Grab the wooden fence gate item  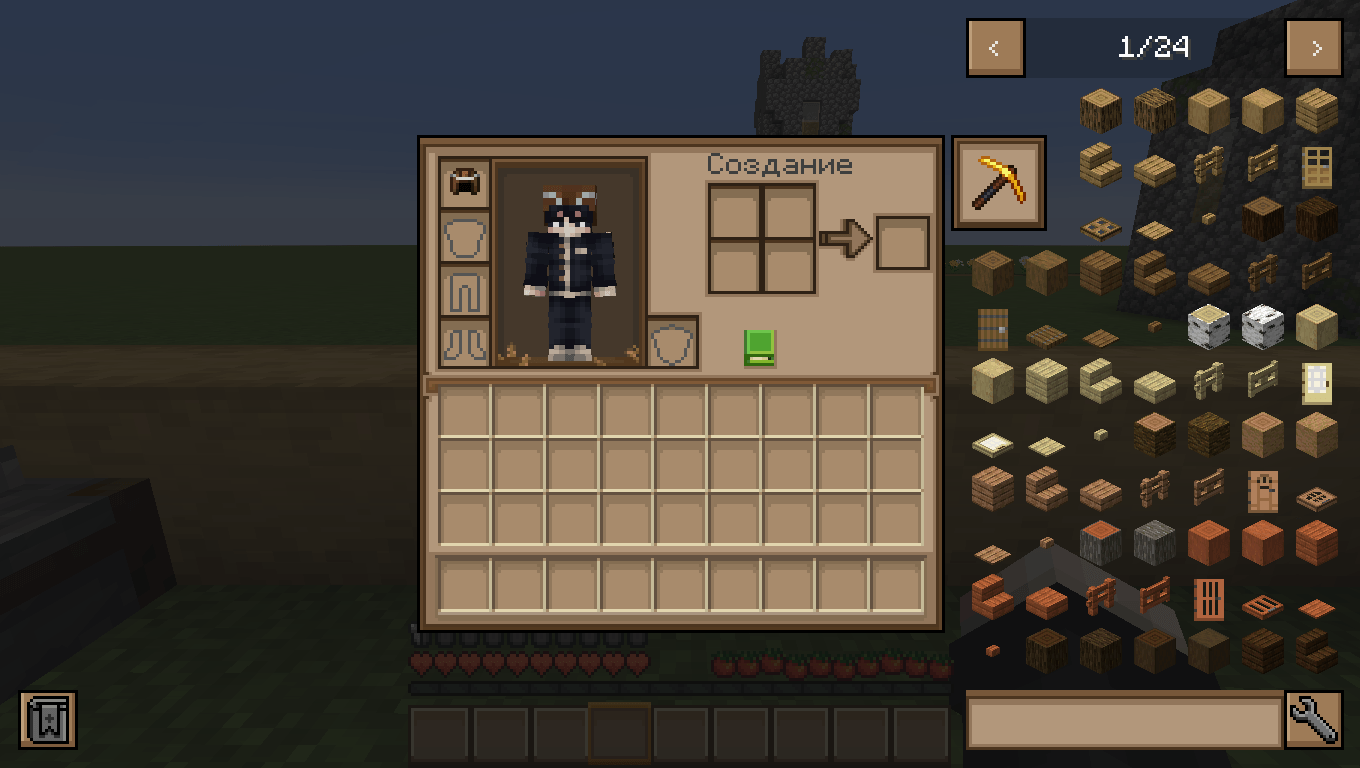(1208, 163)
